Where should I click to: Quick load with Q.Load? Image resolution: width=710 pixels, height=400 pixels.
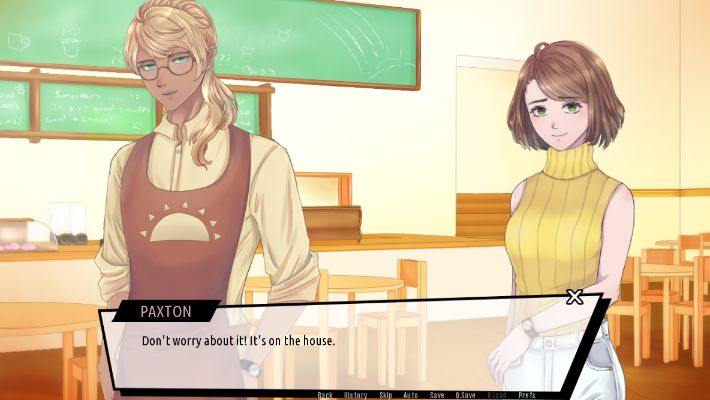coord(496,395)
